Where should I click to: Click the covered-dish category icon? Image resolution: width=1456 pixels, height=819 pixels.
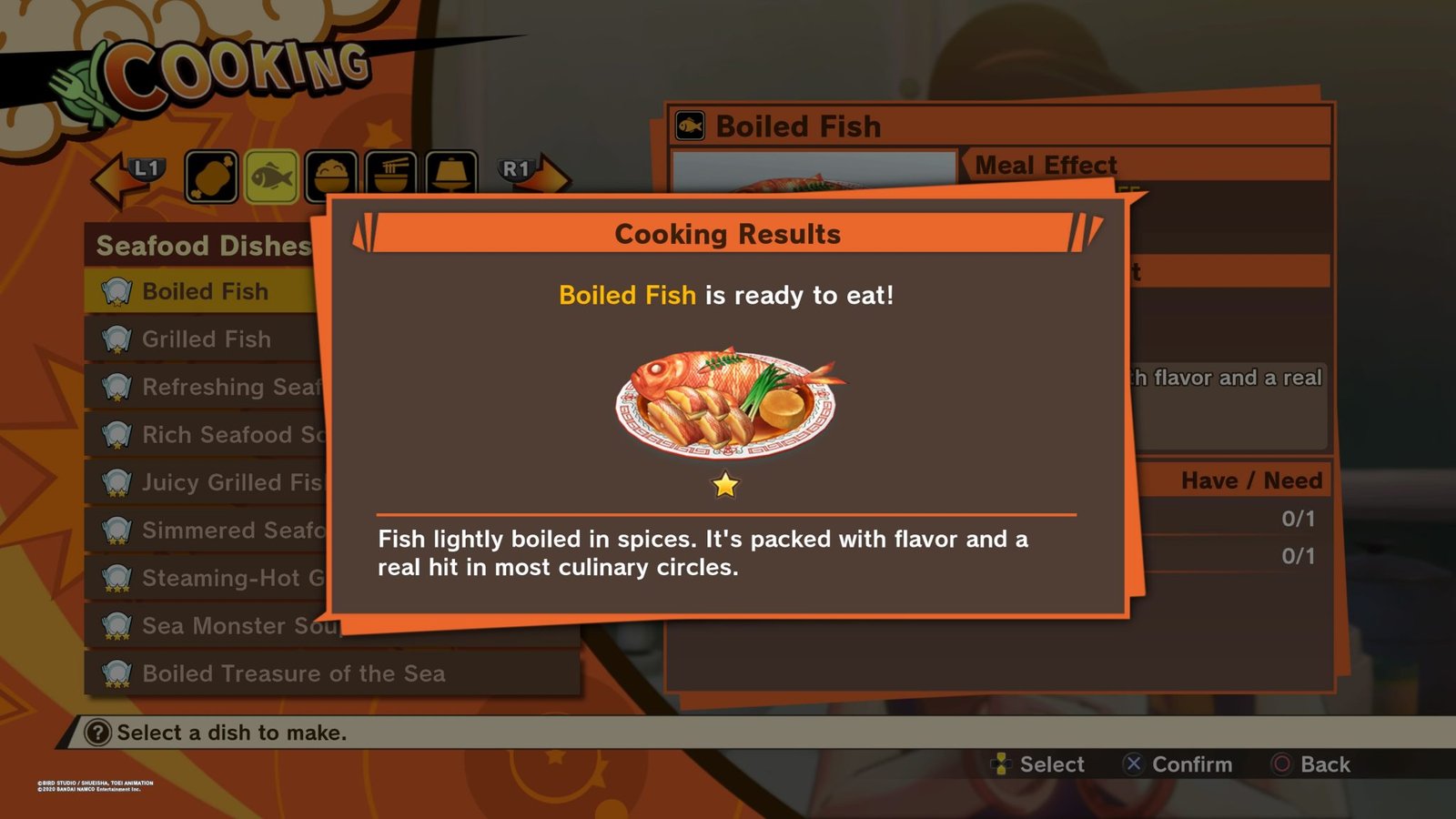point(450,175)
